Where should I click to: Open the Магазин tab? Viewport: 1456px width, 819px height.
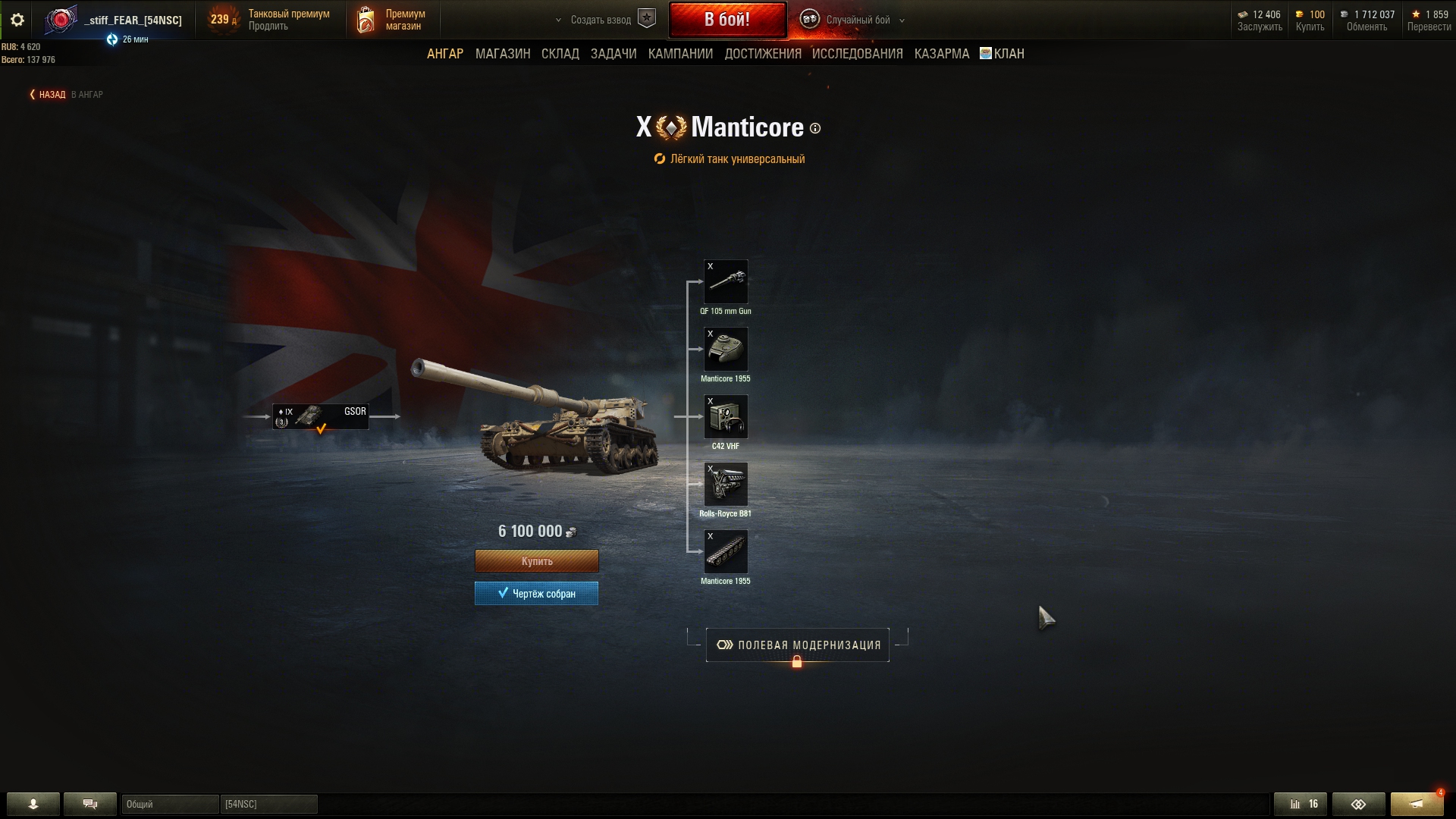(x=503, y=54)
